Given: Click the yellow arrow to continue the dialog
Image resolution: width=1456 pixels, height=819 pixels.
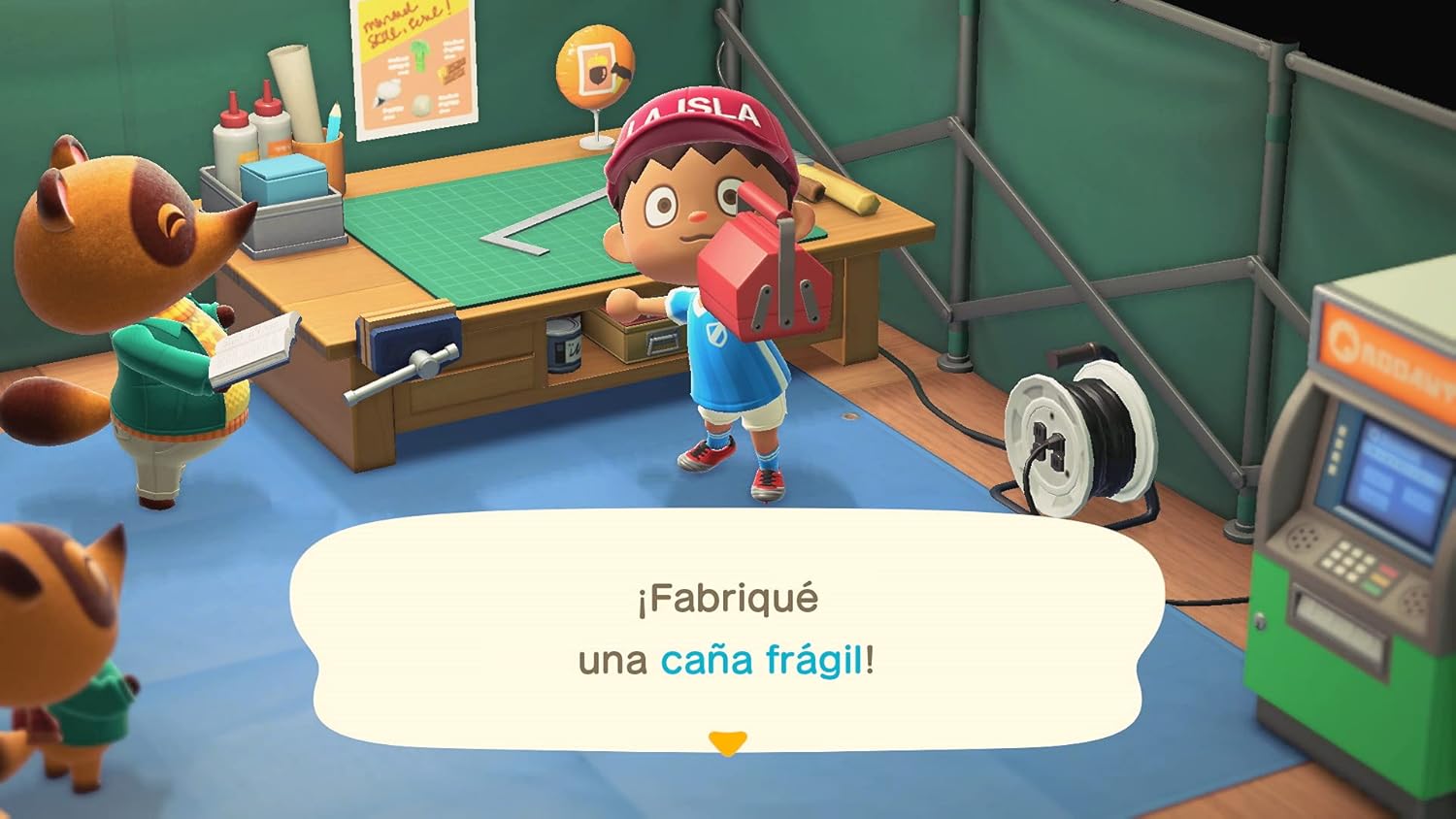Looking at the screenshot, I should [x=728, y=743].
